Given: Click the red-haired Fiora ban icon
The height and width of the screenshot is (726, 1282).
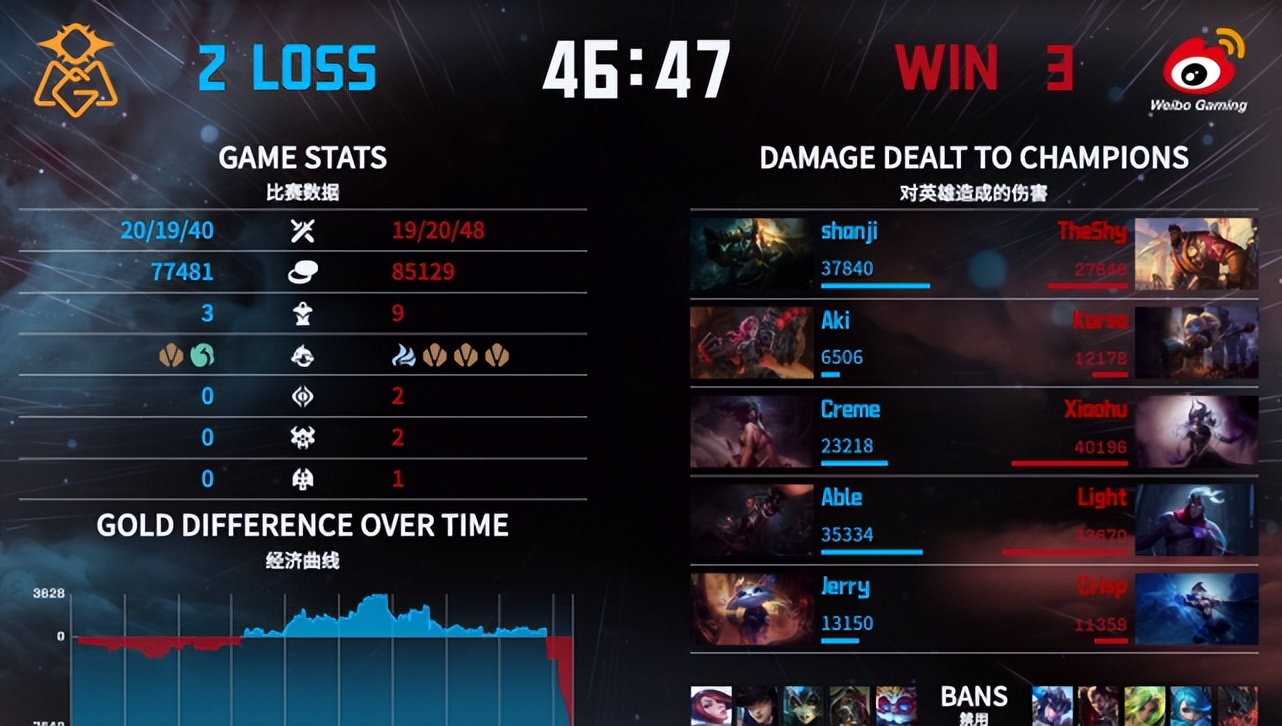Looking at the screenshot, I should (x=711, y=706).
